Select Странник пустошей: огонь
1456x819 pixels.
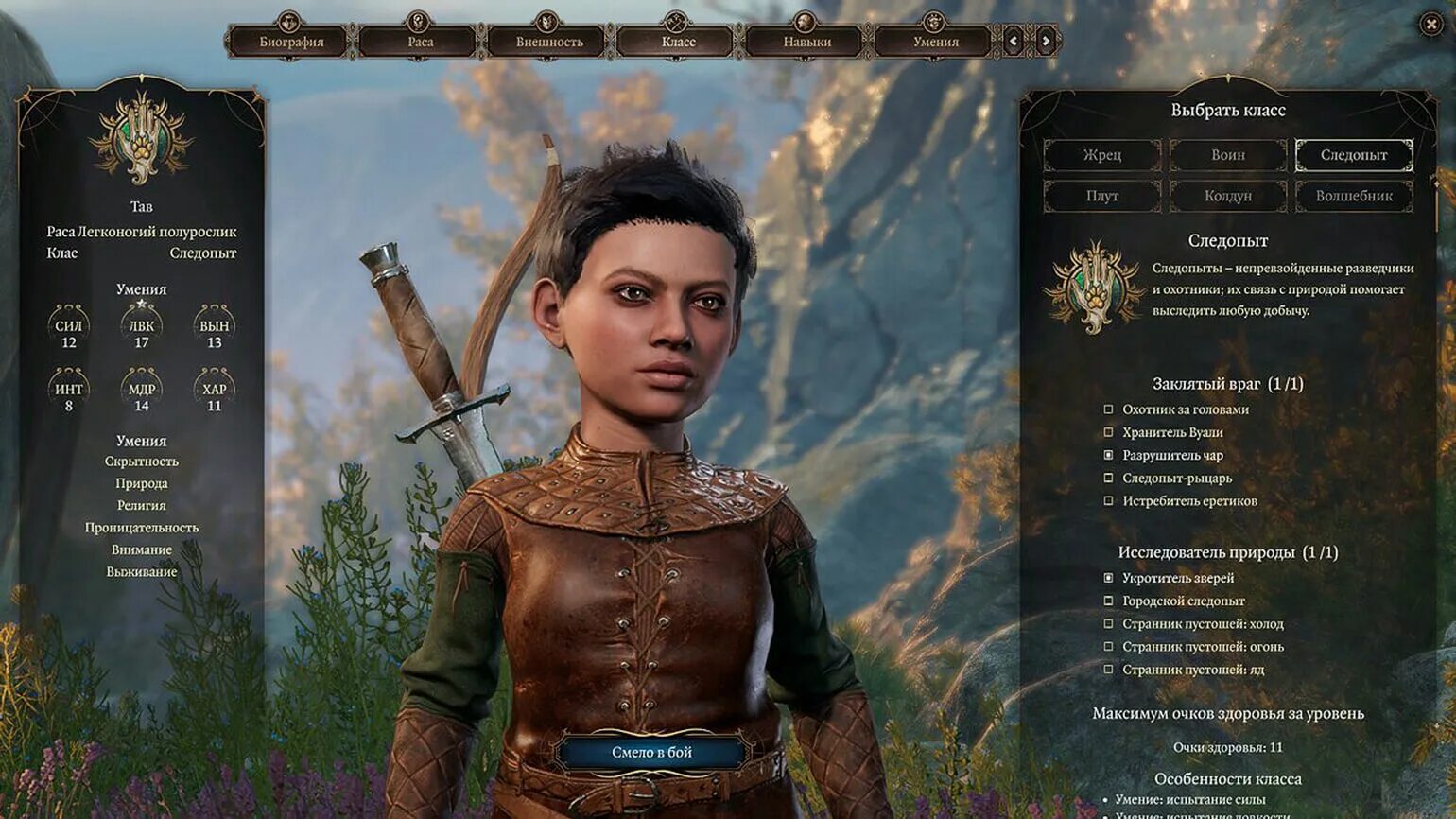pyautogui.click(x=1109, y=647)
